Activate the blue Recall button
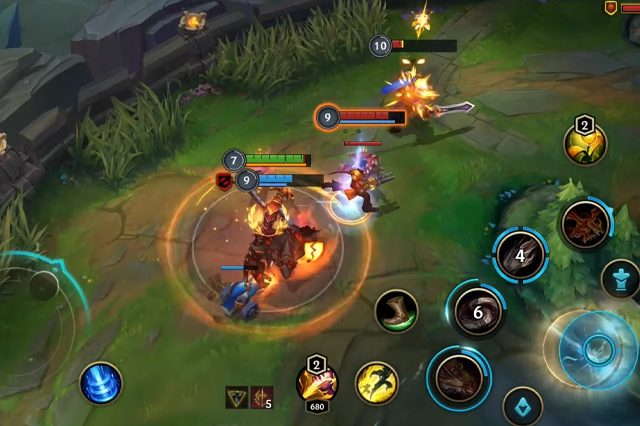640x426 pixels. (101, 383)
